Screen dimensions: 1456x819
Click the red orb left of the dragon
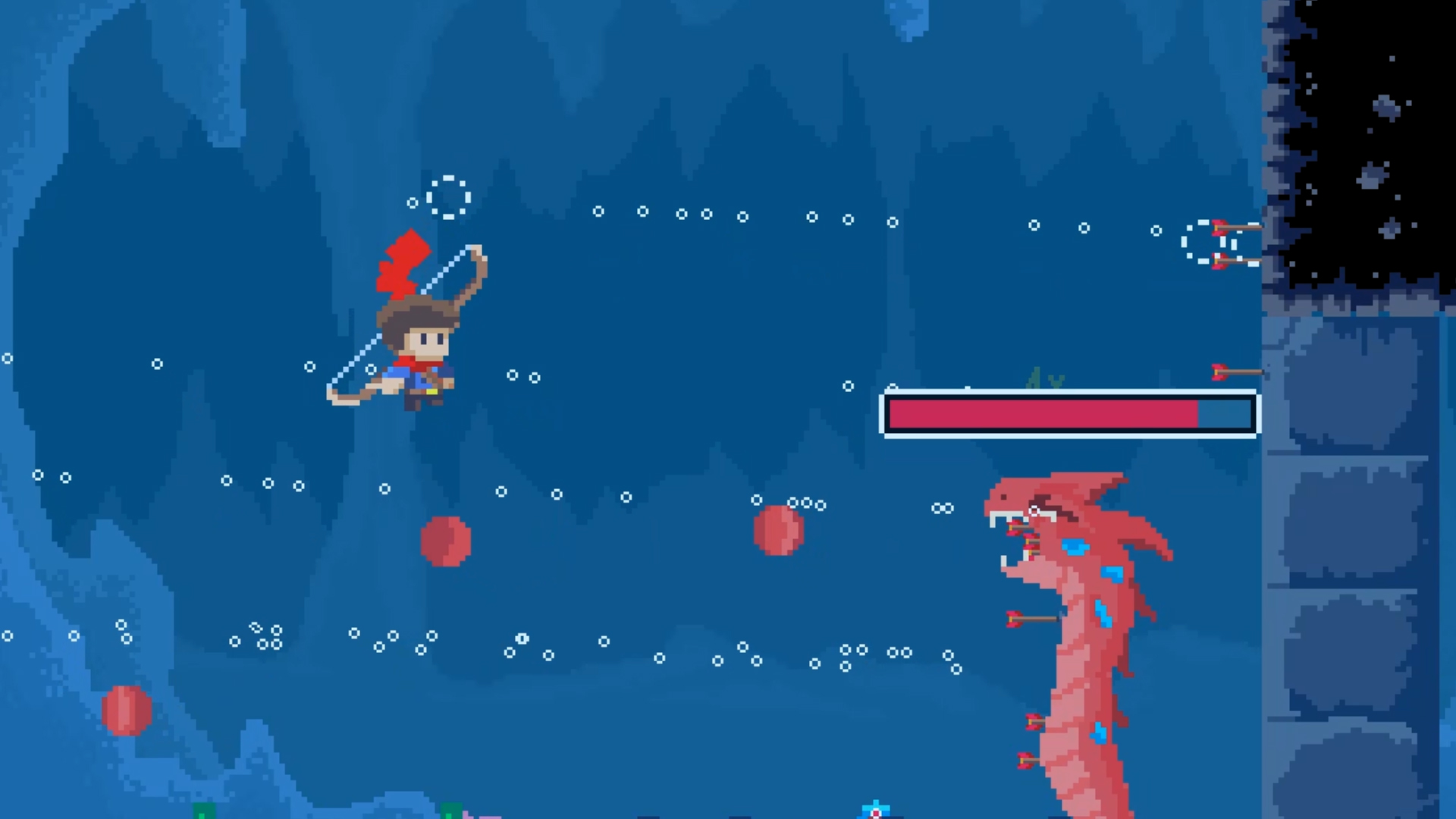click(x=777, y=531)
